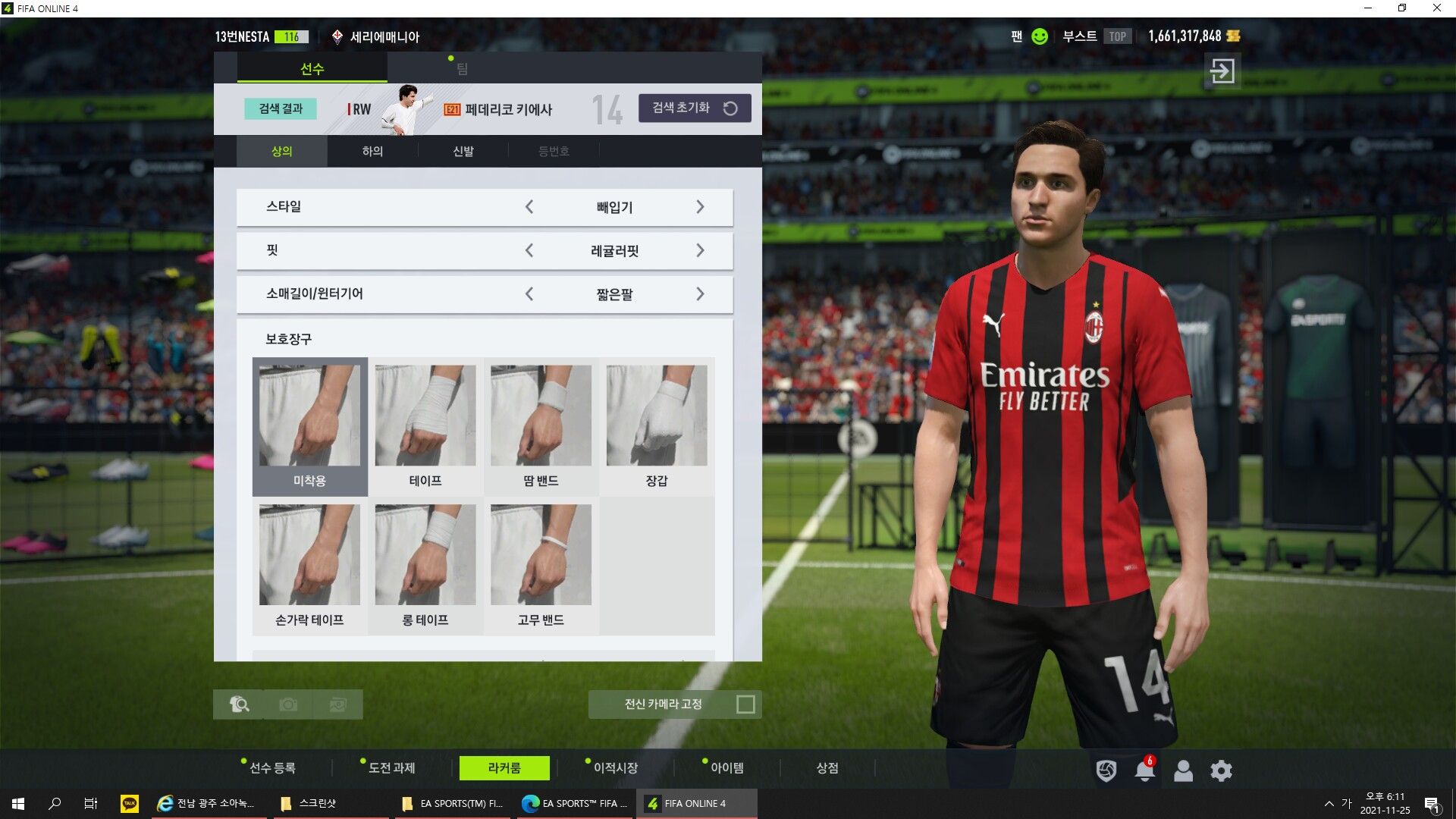Open the gear settings icon
The width and height of the screenshot is (1456, 819).
[x=1221, y=771]
